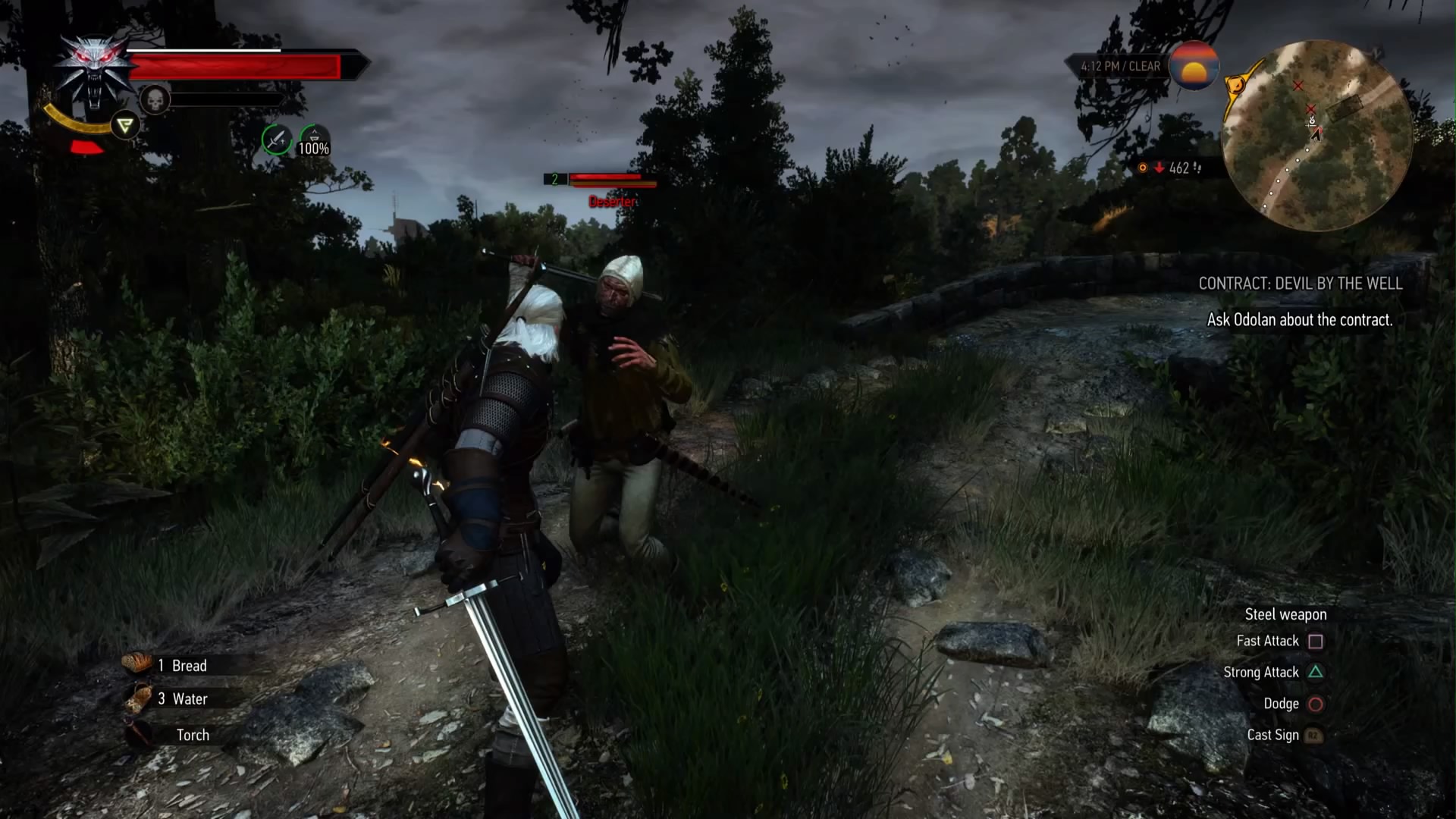Select the Bread consumable icon
The width and height of the screenshot is (1456, 819).
tap(136, 665)
